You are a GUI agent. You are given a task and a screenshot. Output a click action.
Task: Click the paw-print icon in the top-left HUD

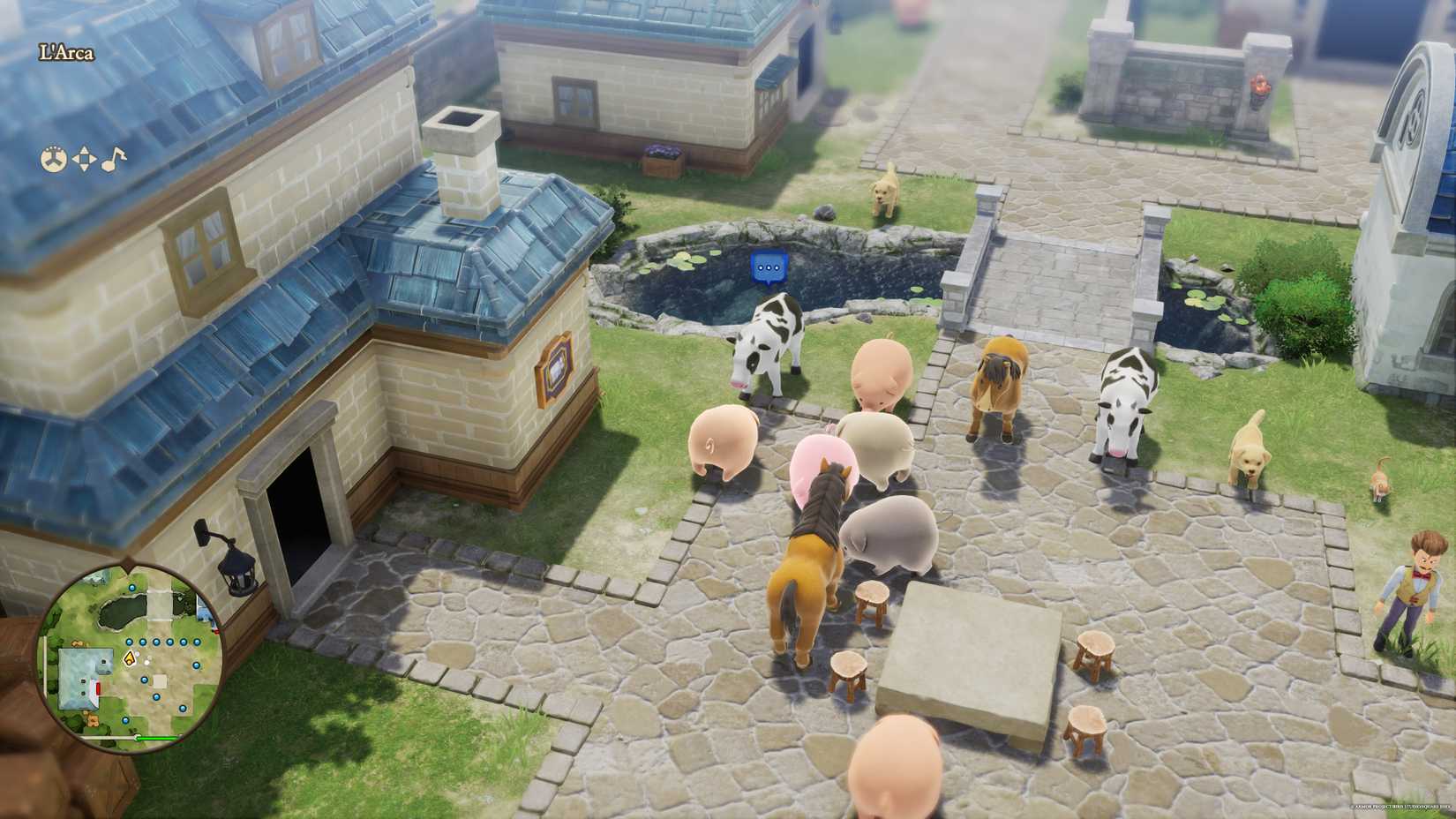(x=55, y=158)
